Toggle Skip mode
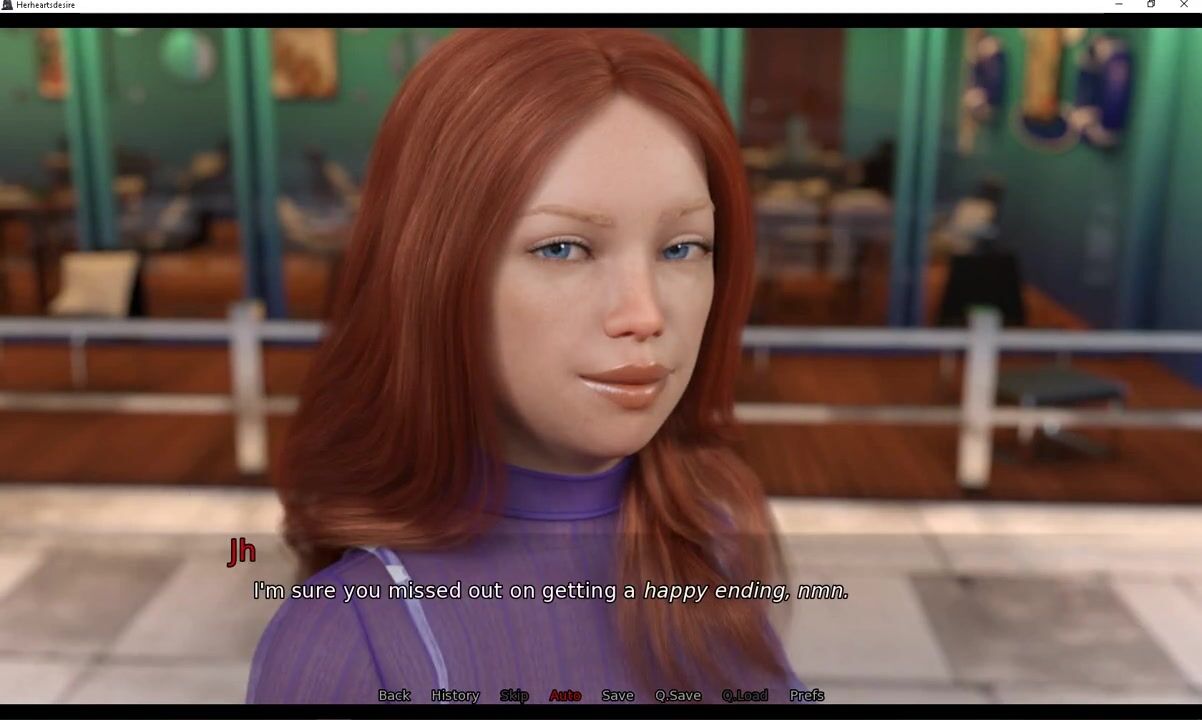The image size is (1202, 720). click(514, 695)
